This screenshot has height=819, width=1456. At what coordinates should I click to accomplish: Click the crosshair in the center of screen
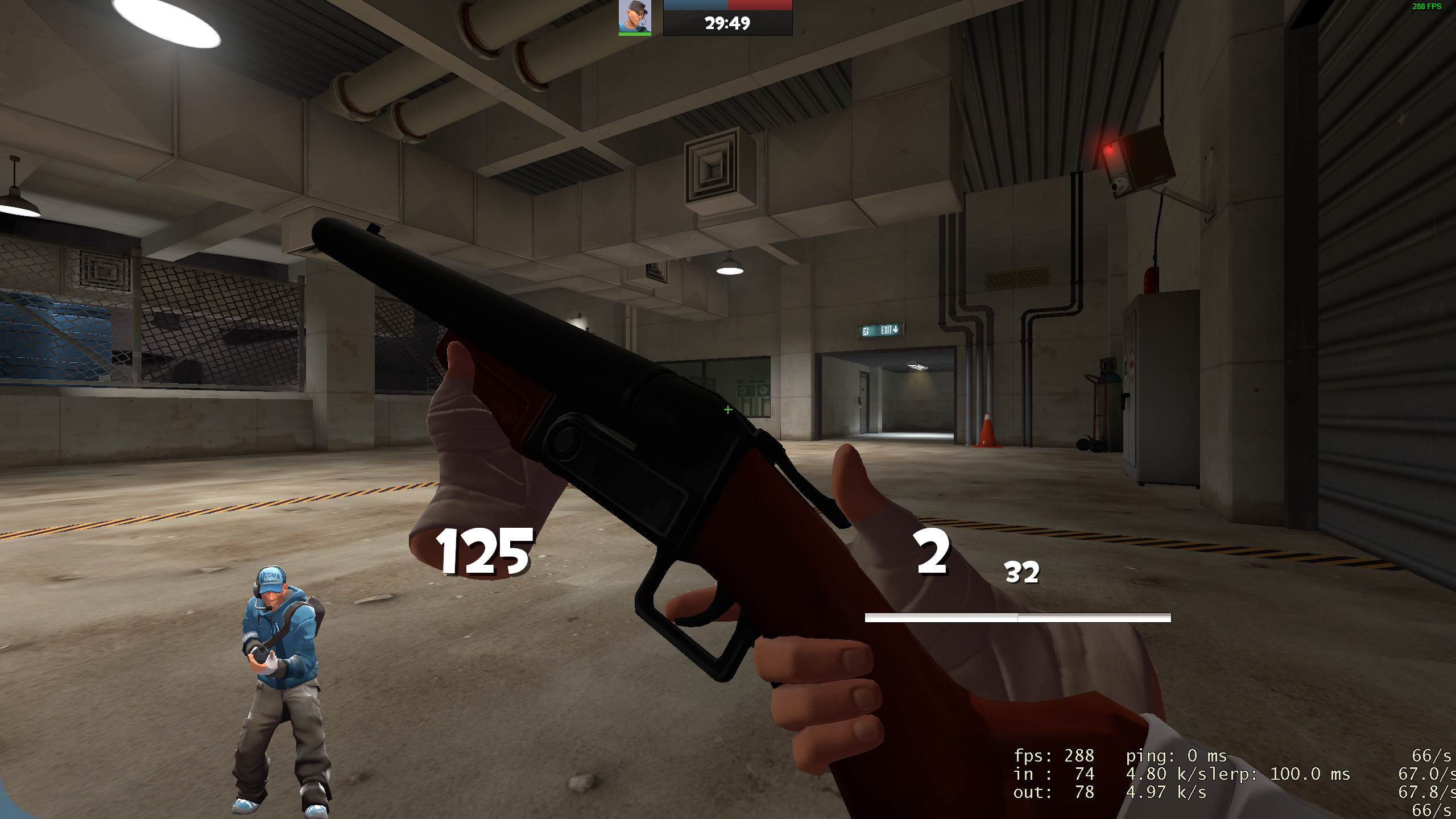[727, 409]
